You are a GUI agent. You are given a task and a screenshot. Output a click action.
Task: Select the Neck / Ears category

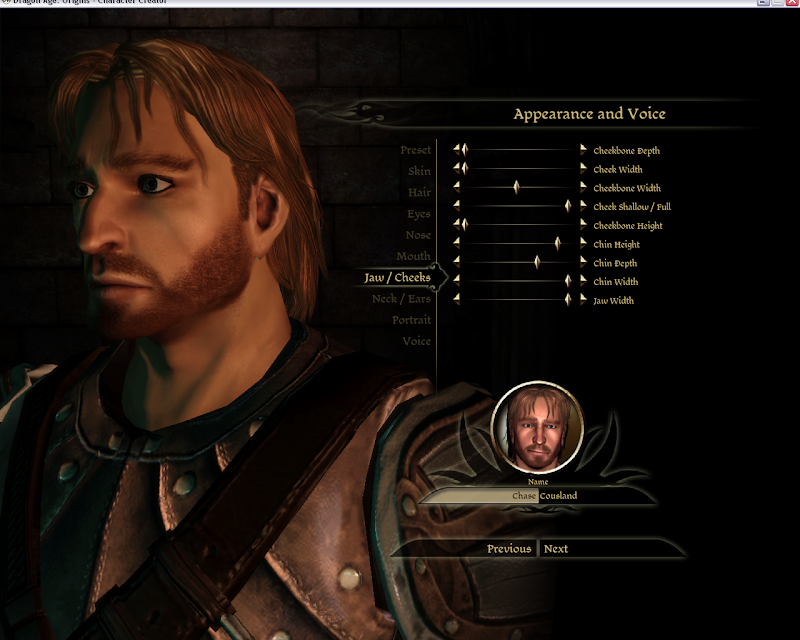coord(401,299)
